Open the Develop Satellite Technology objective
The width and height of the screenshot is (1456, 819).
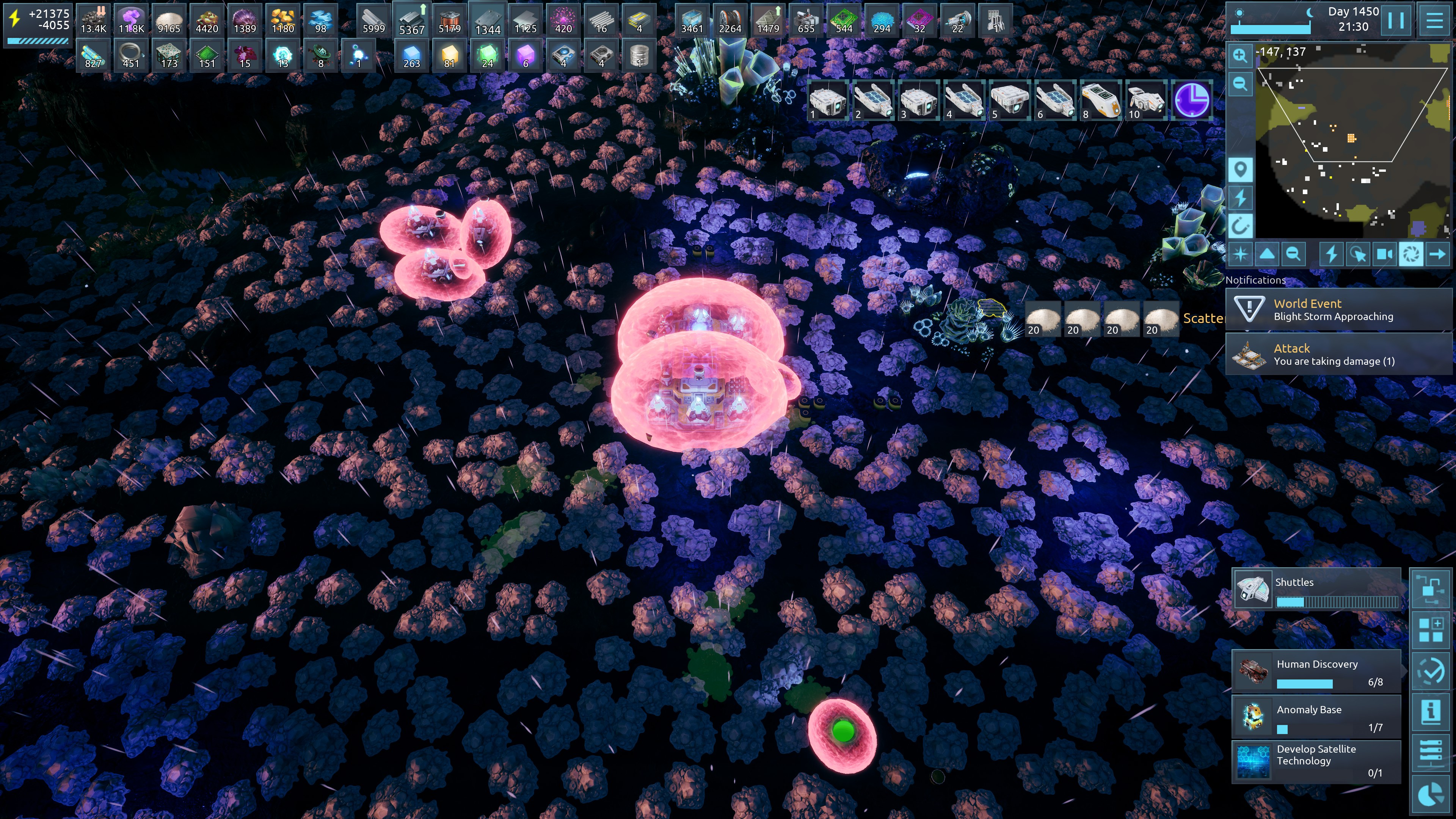1316,761
